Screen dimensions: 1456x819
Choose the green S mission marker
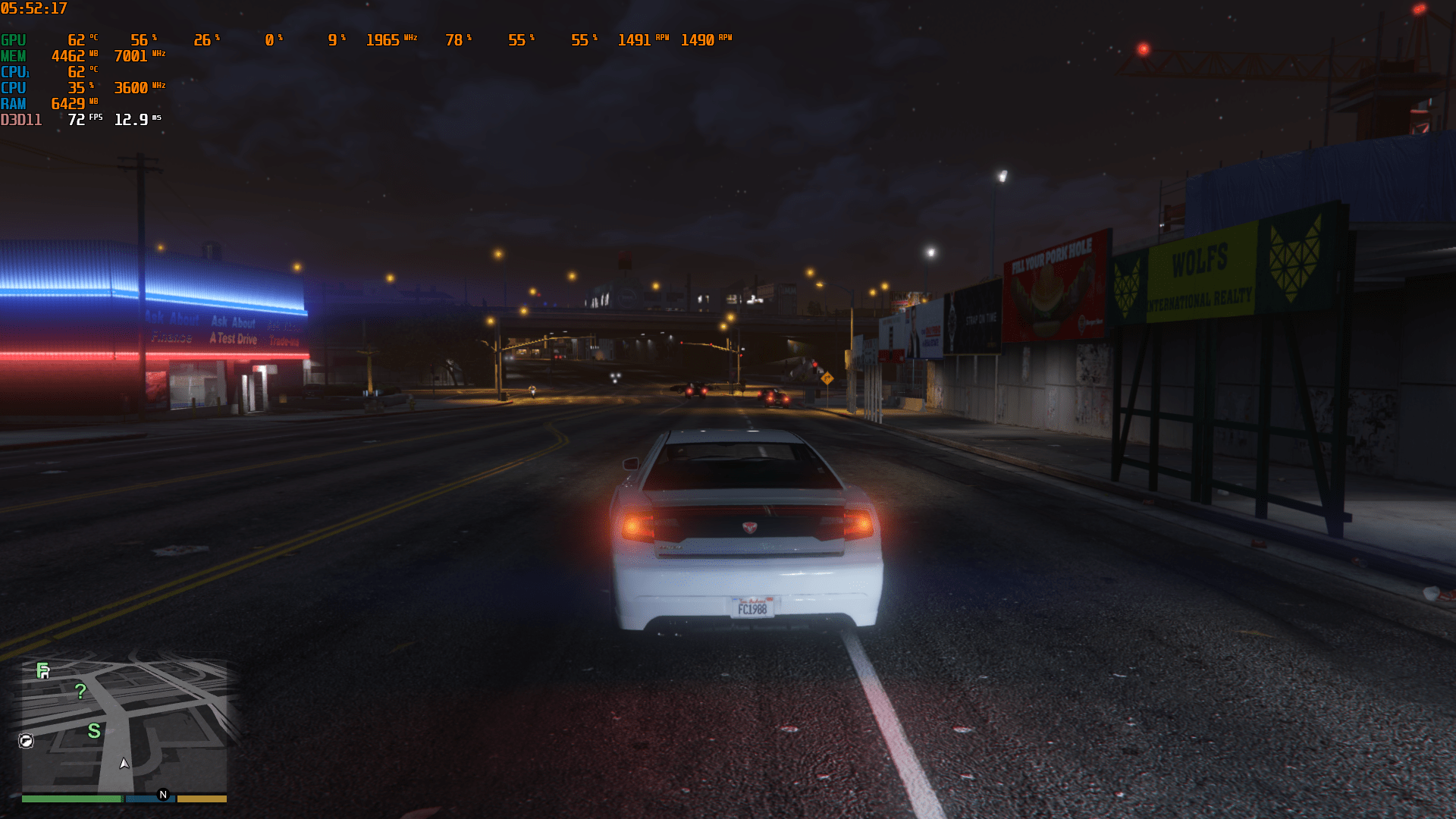point(94,731)
